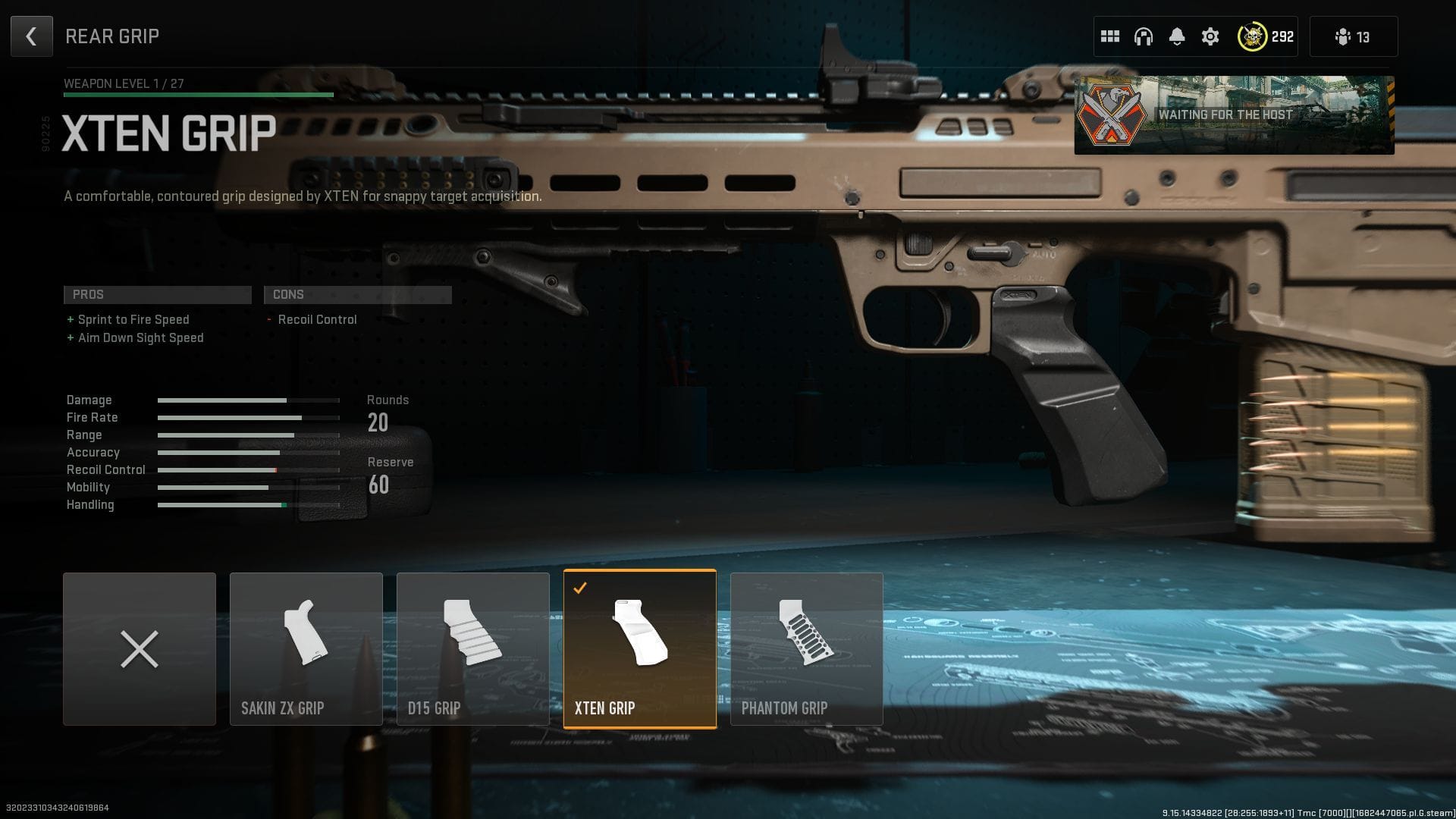Deselect the equipped XTEN Grip
1456x819 pixels.
point(639,648)
